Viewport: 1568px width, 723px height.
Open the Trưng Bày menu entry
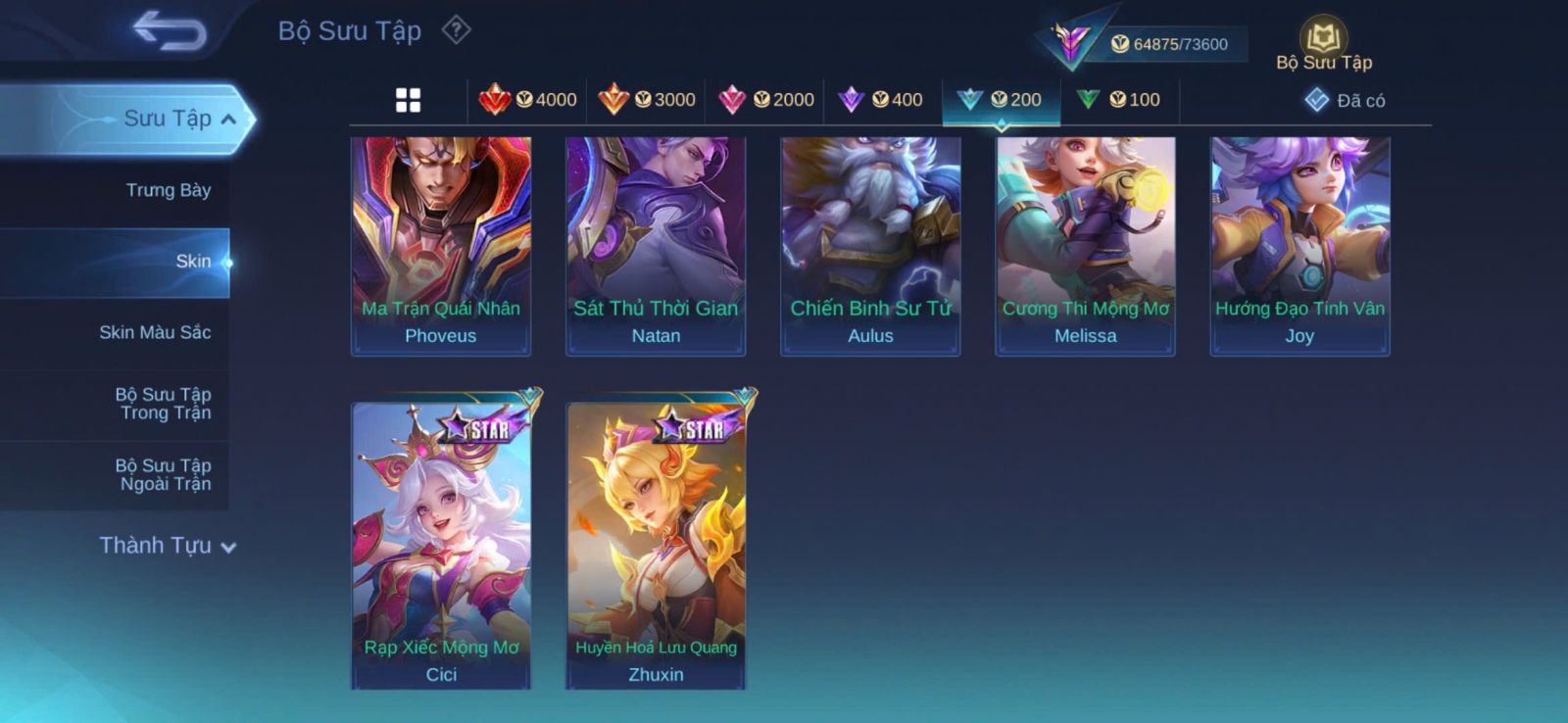pos(168,190)
